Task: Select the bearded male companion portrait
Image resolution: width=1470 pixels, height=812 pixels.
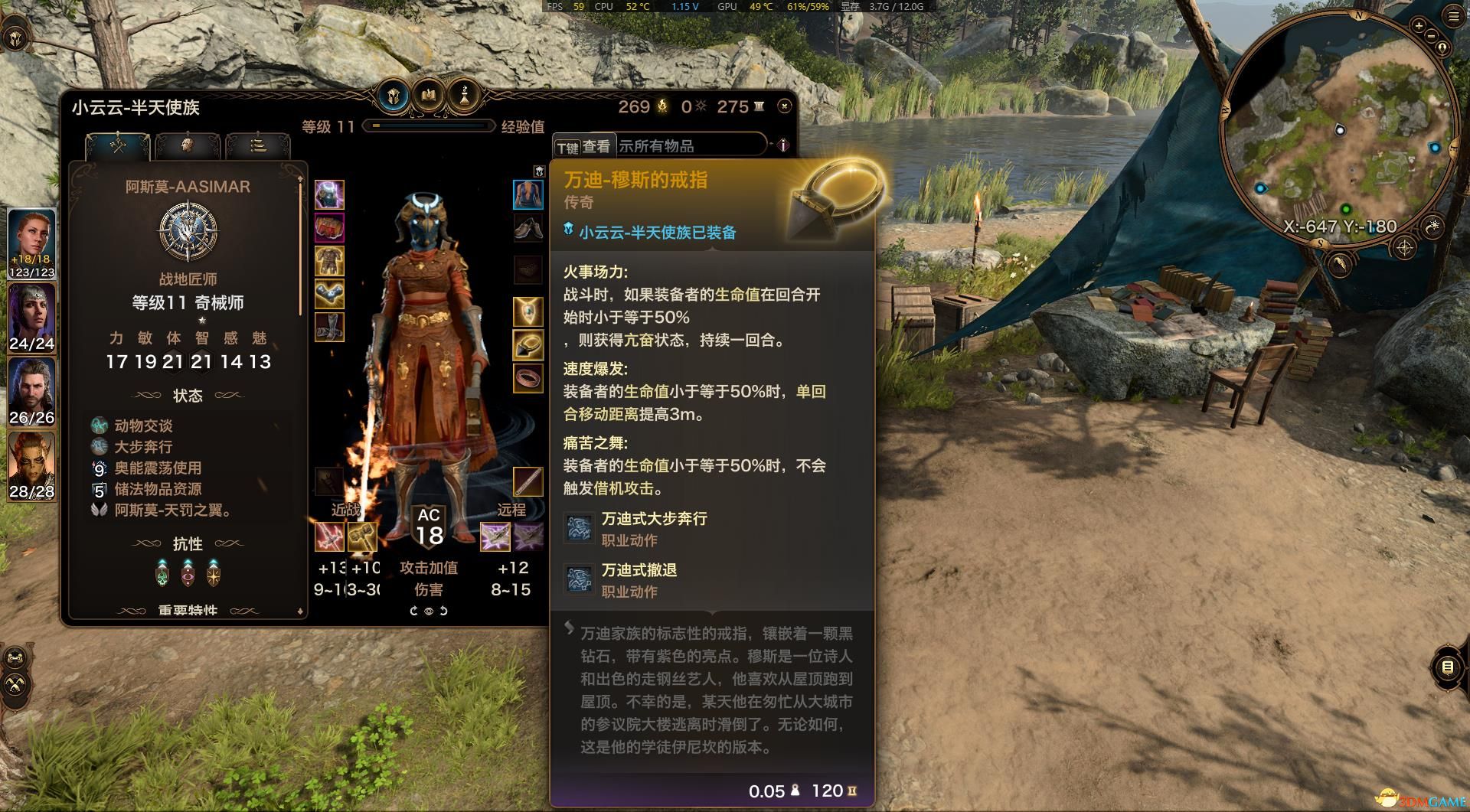Action: [31, 386]
